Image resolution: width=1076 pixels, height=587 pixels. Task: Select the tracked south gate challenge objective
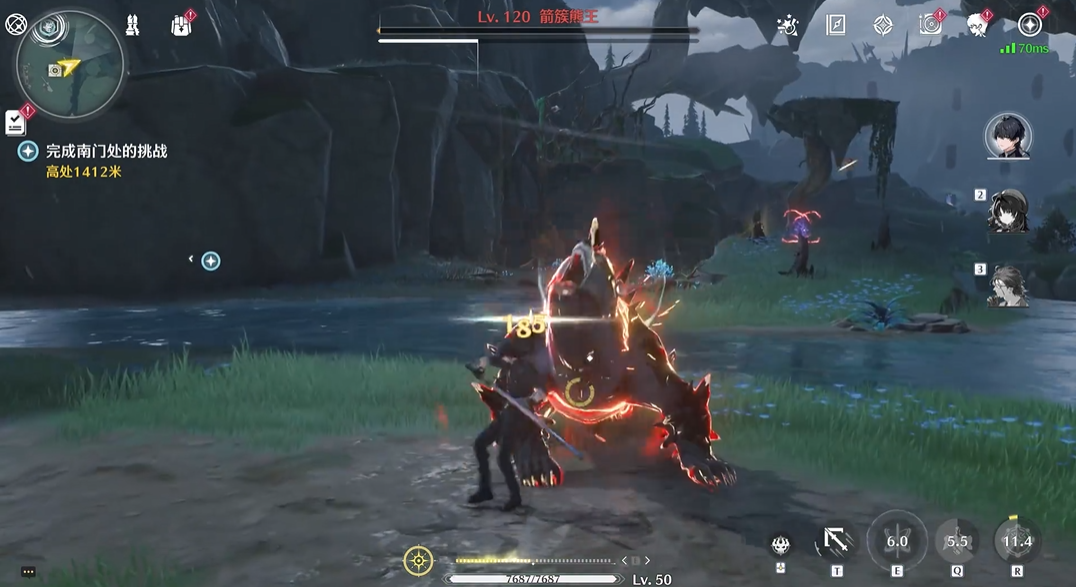click(106, 151)
